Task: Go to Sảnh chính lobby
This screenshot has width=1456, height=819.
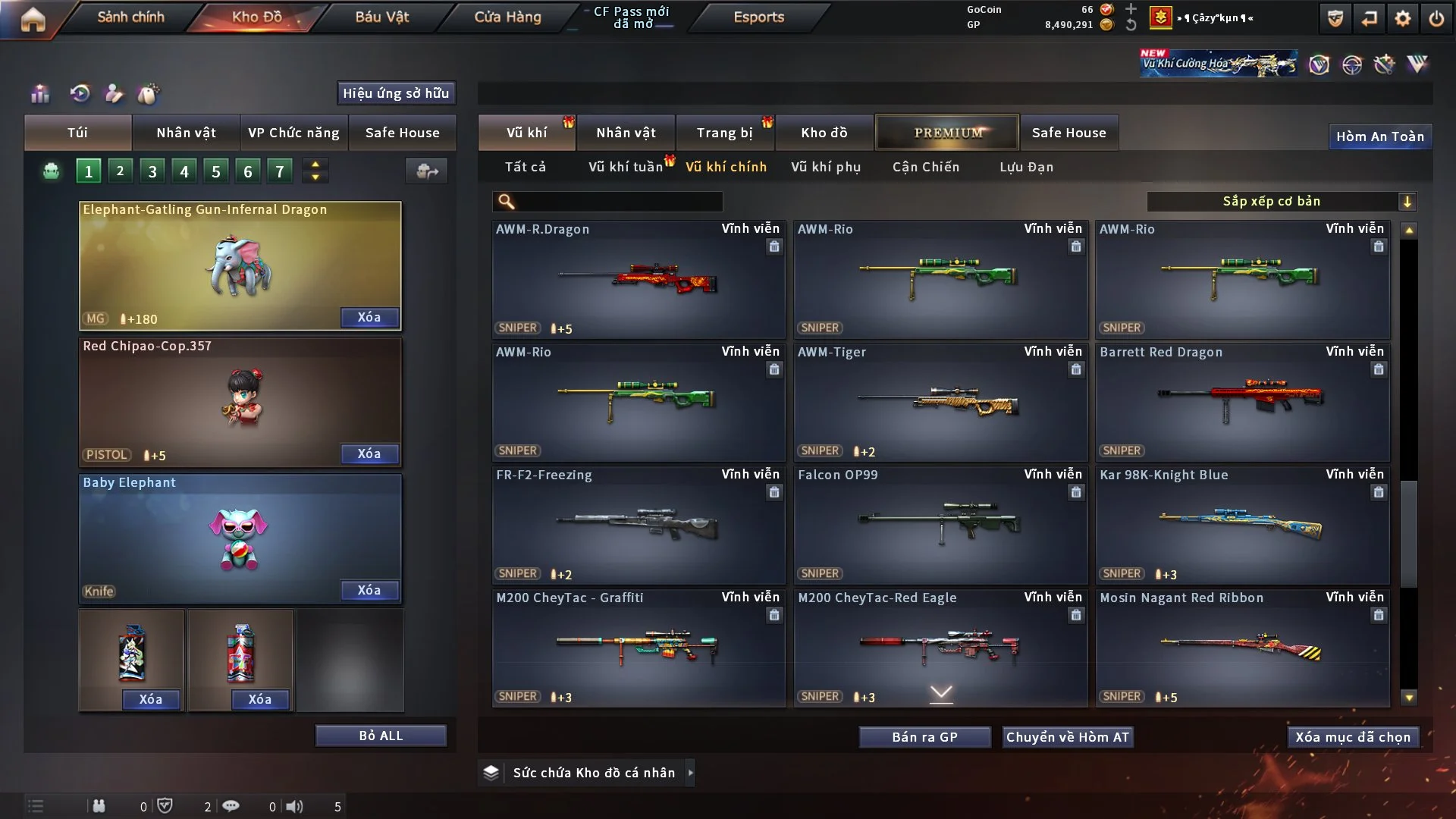Action: pos(130,17)
